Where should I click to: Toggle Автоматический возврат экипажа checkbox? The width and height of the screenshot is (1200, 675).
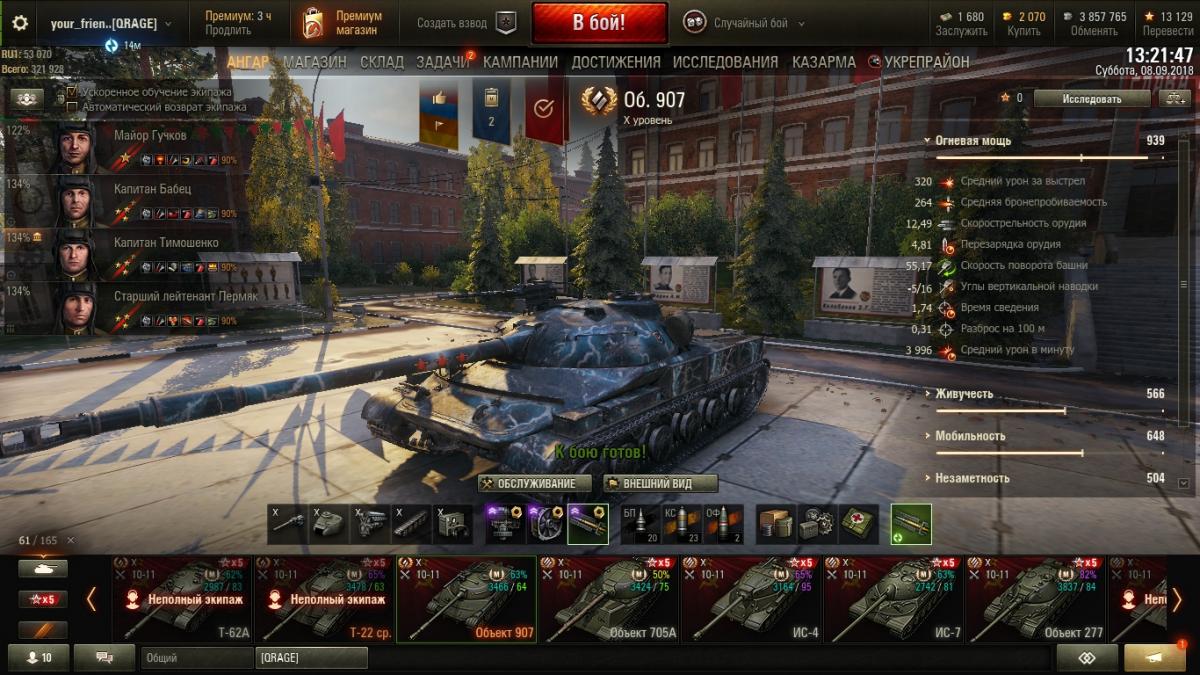pyautogui.click(x=72, y=106)
